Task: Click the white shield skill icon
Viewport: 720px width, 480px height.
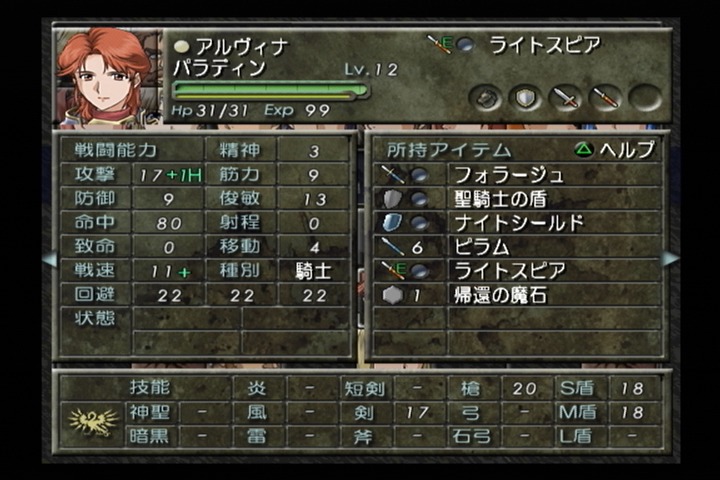Action: click(x=525, y=98)
